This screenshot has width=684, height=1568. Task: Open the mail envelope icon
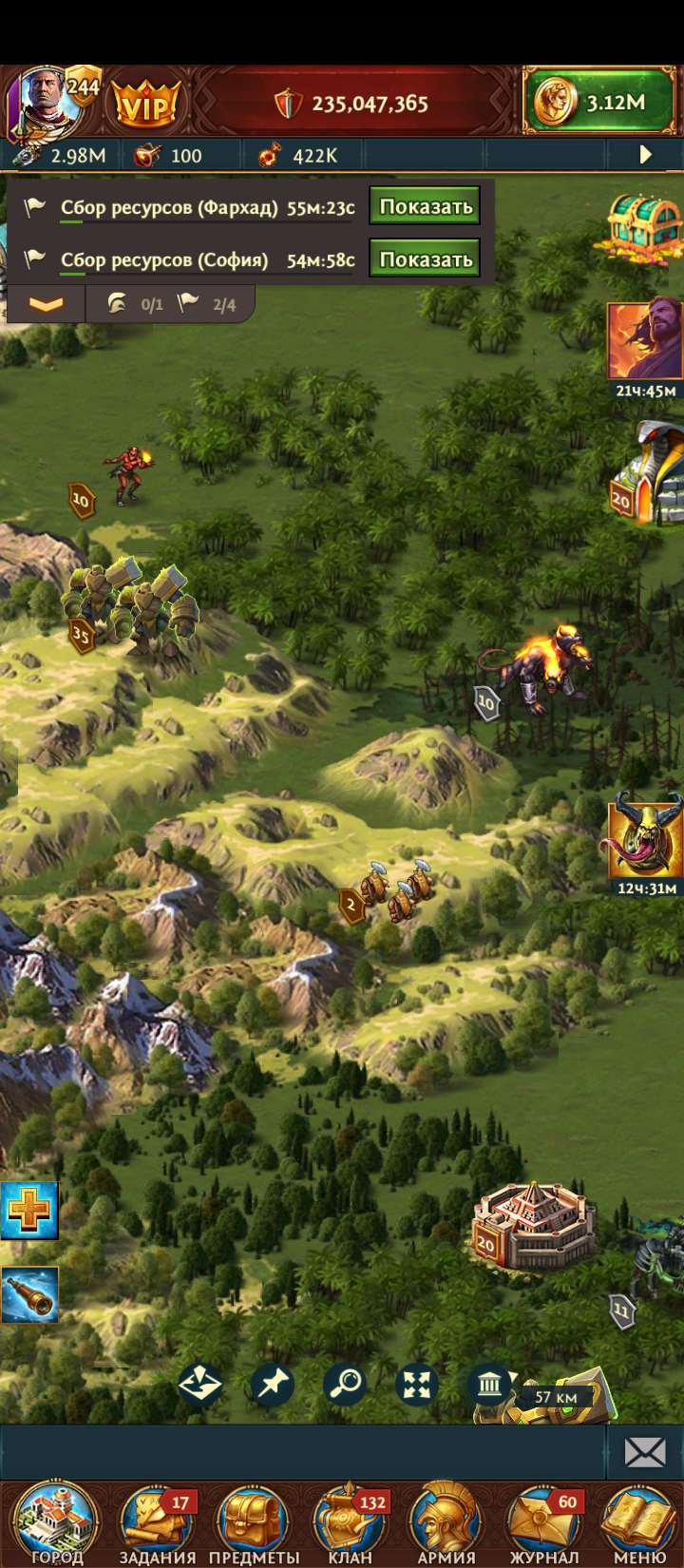(645, 1451)
